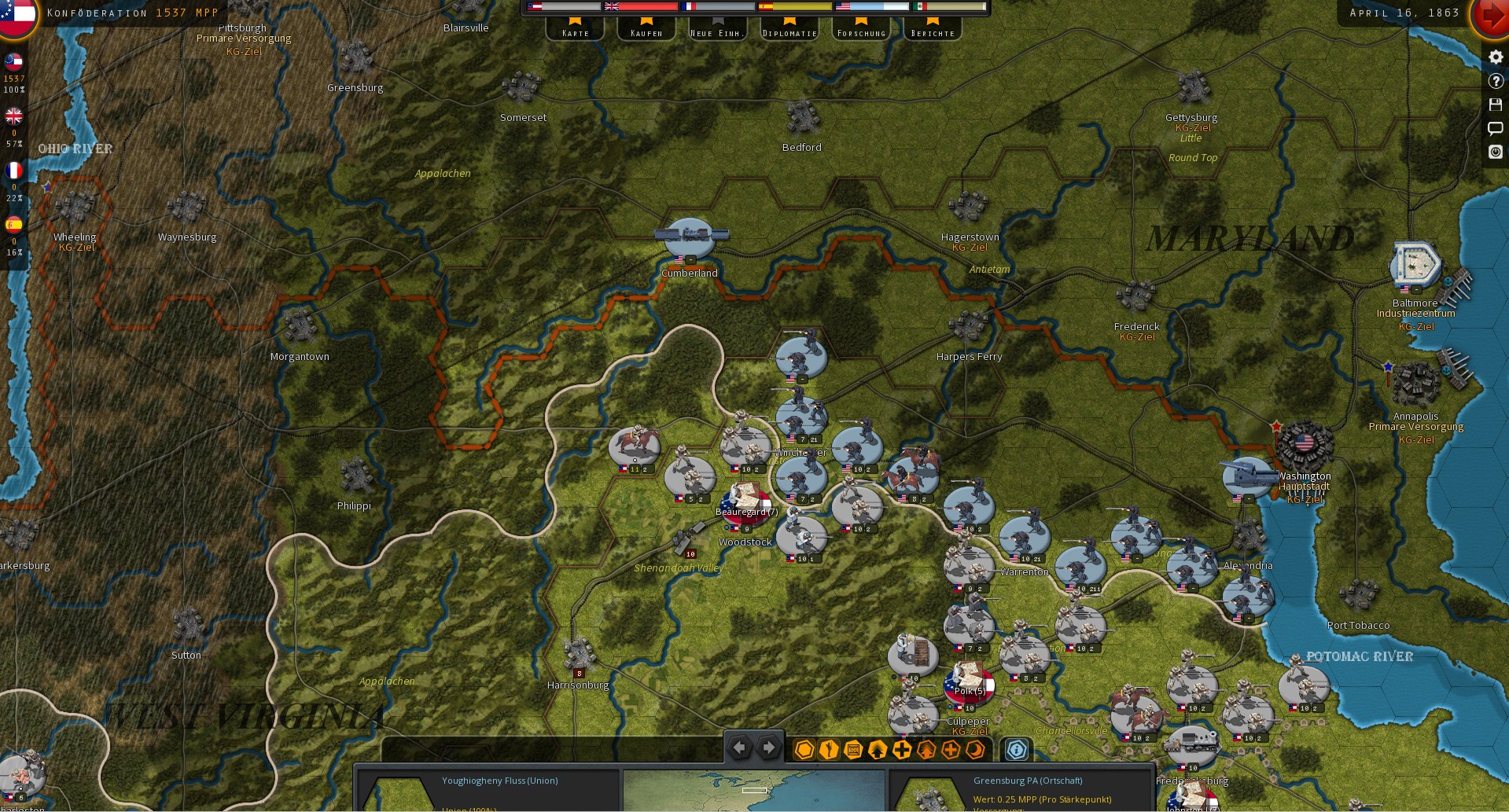Open the blue info hexagon panel
Viewport: 1509px width, 812px height.
(1016, 750)
